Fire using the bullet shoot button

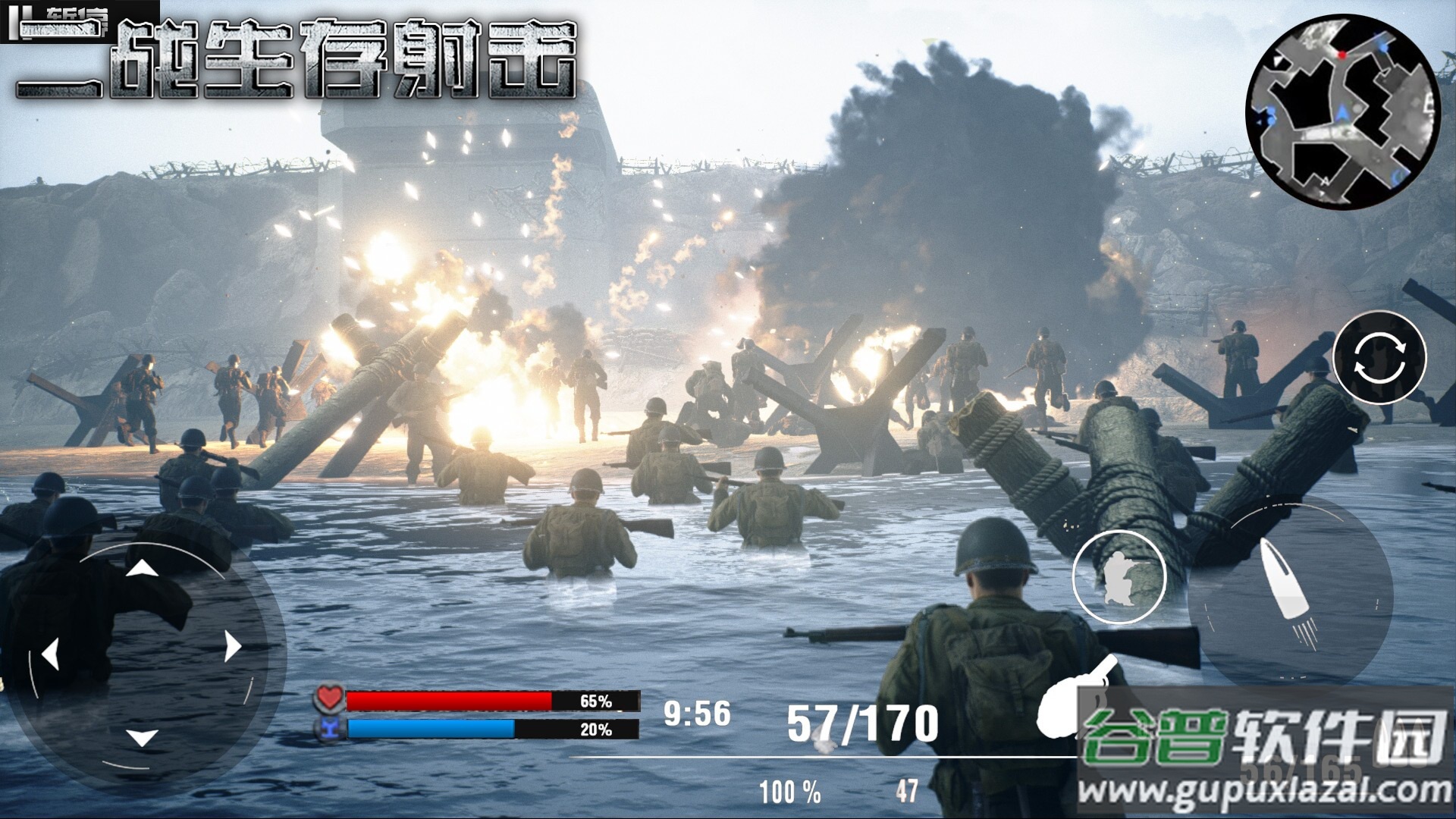[x=1290, y=596]
